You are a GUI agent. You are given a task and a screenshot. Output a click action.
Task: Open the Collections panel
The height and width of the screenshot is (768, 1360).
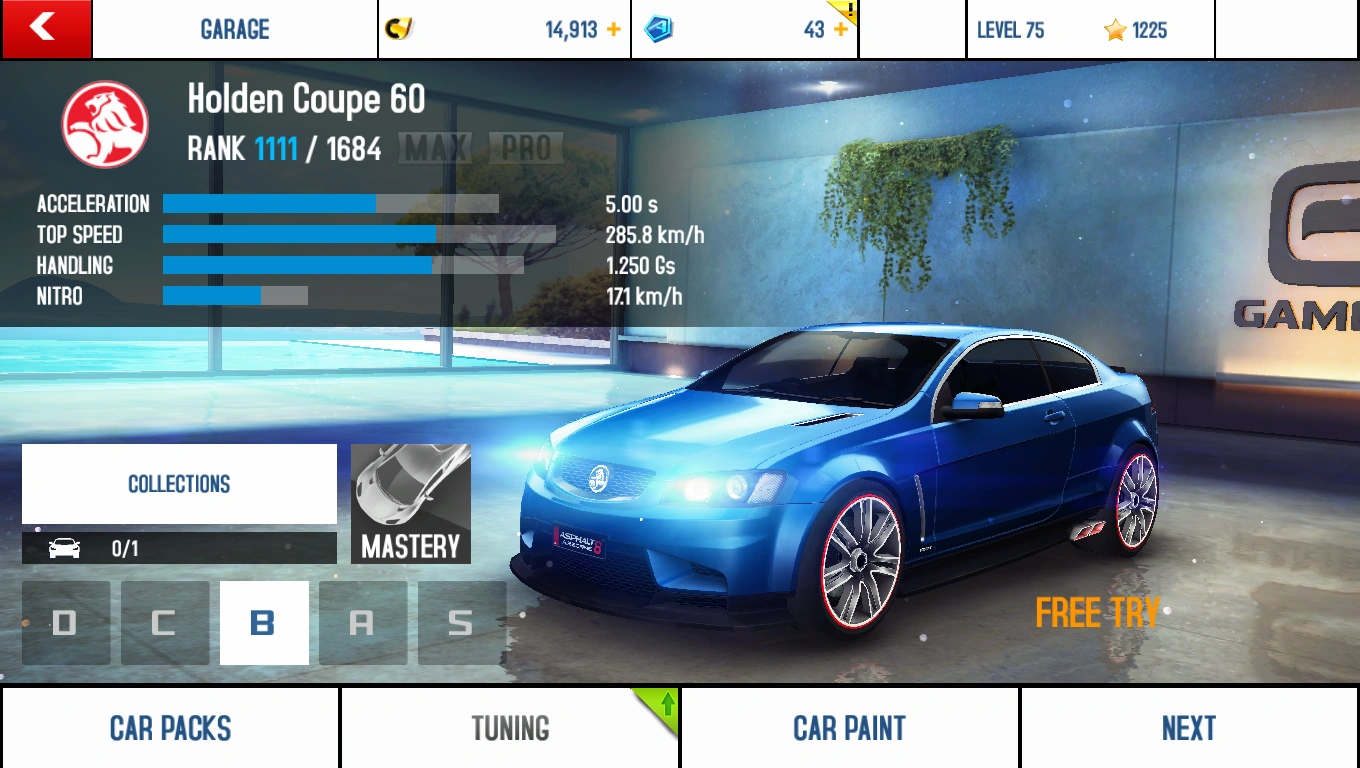[x=179, y=484]
